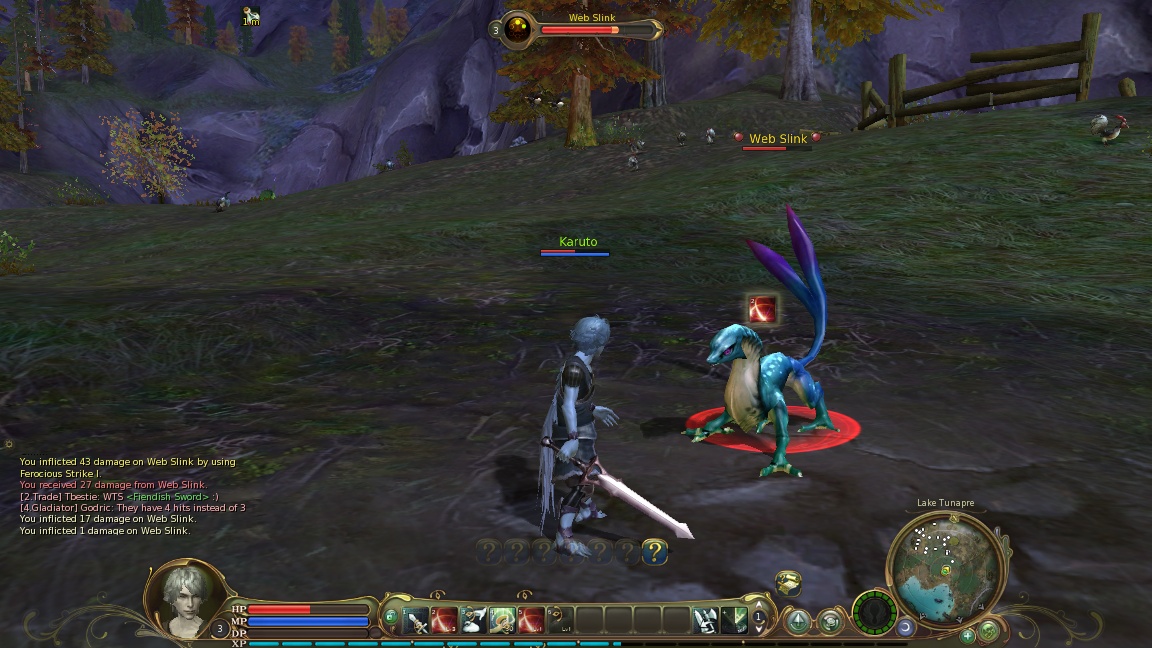Click the Karuto character portrait

pyautogui.click(x=185, y=599)
